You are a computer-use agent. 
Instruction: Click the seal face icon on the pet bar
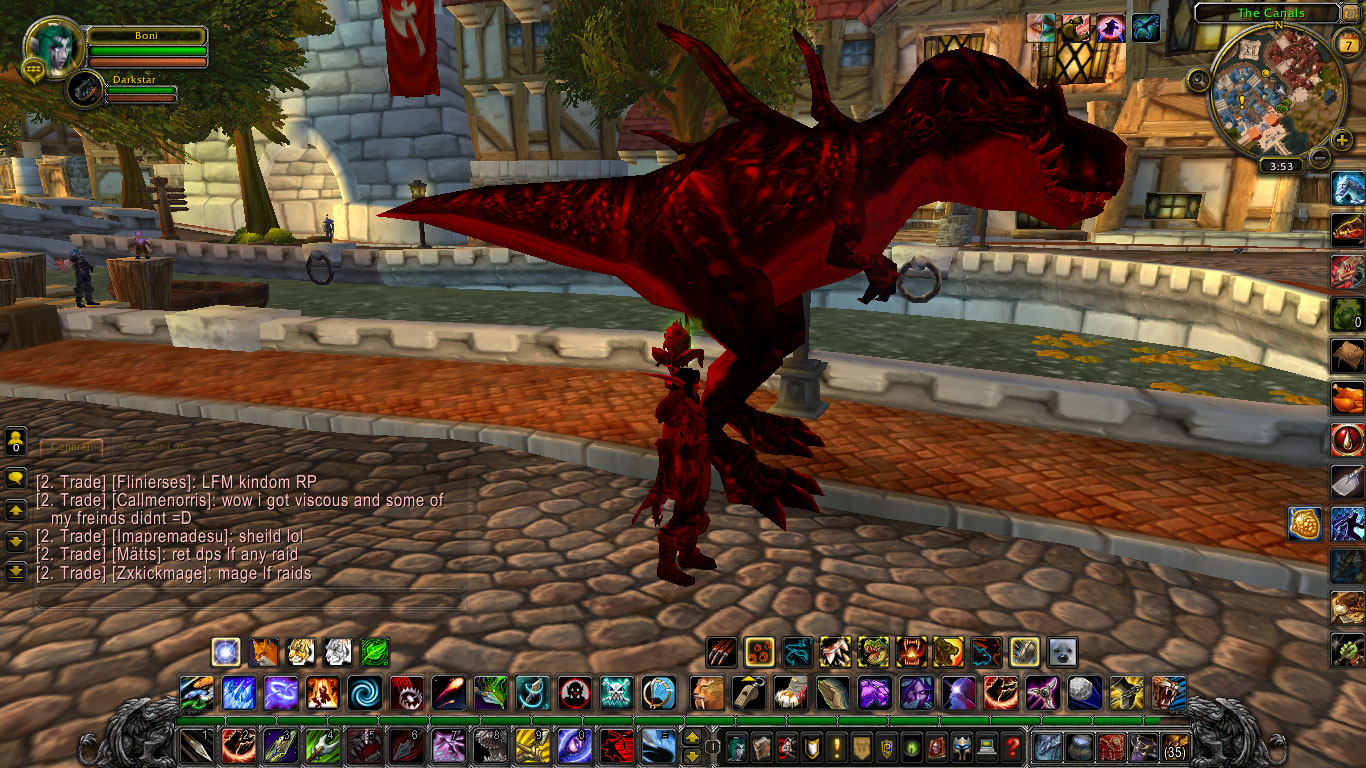point(1063,653)
